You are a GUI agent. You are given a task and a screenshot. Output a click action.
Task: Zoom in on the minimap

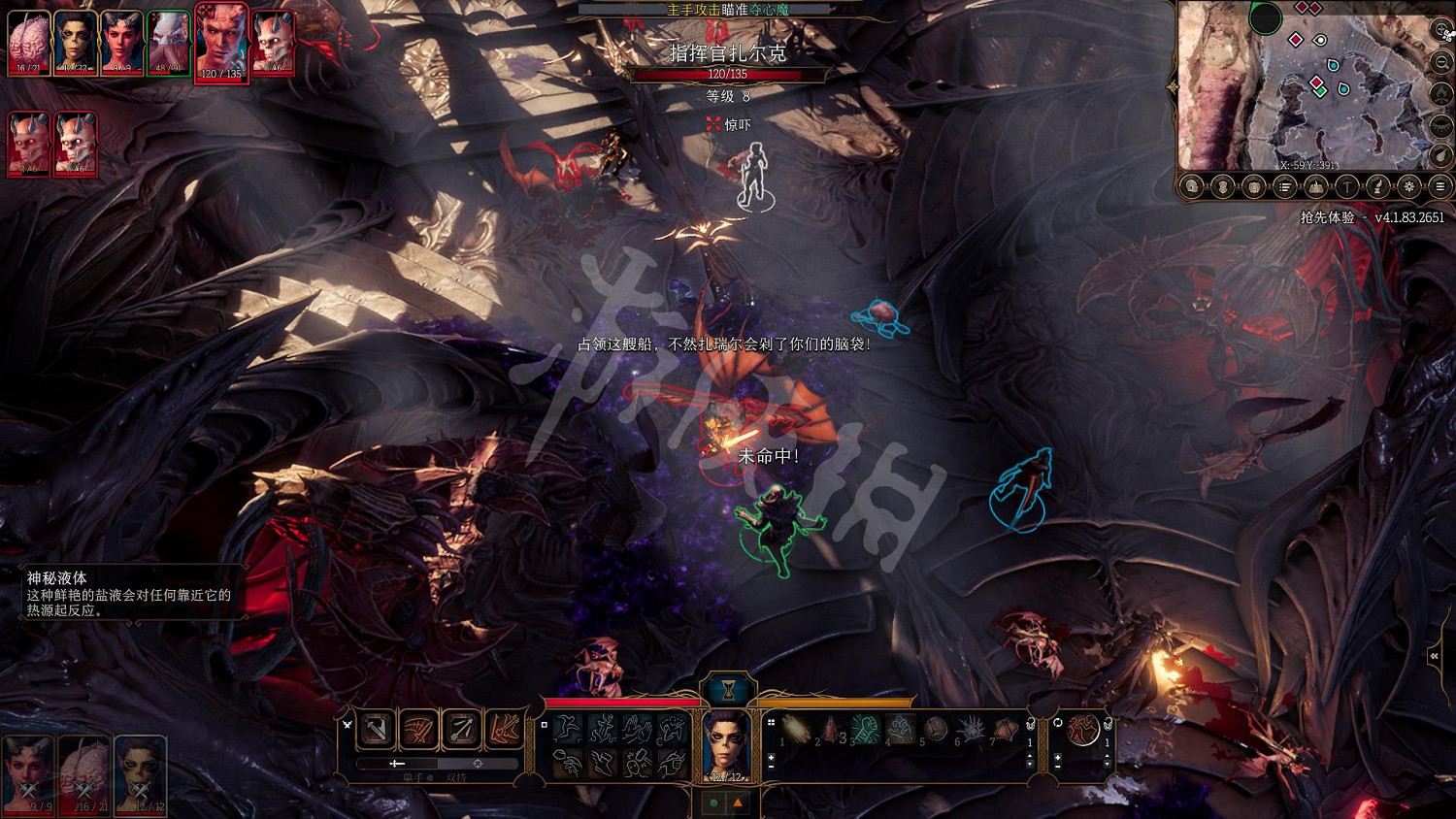(x=1442, y=32)
